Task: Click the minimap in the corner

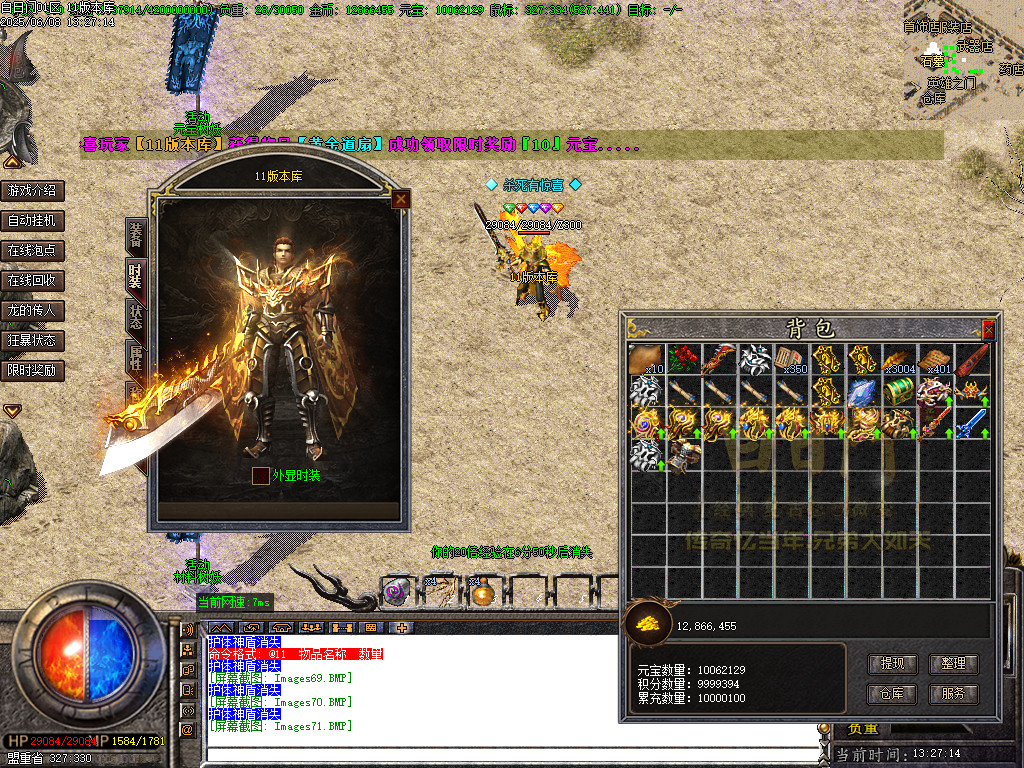Action: tap(963, 60)
